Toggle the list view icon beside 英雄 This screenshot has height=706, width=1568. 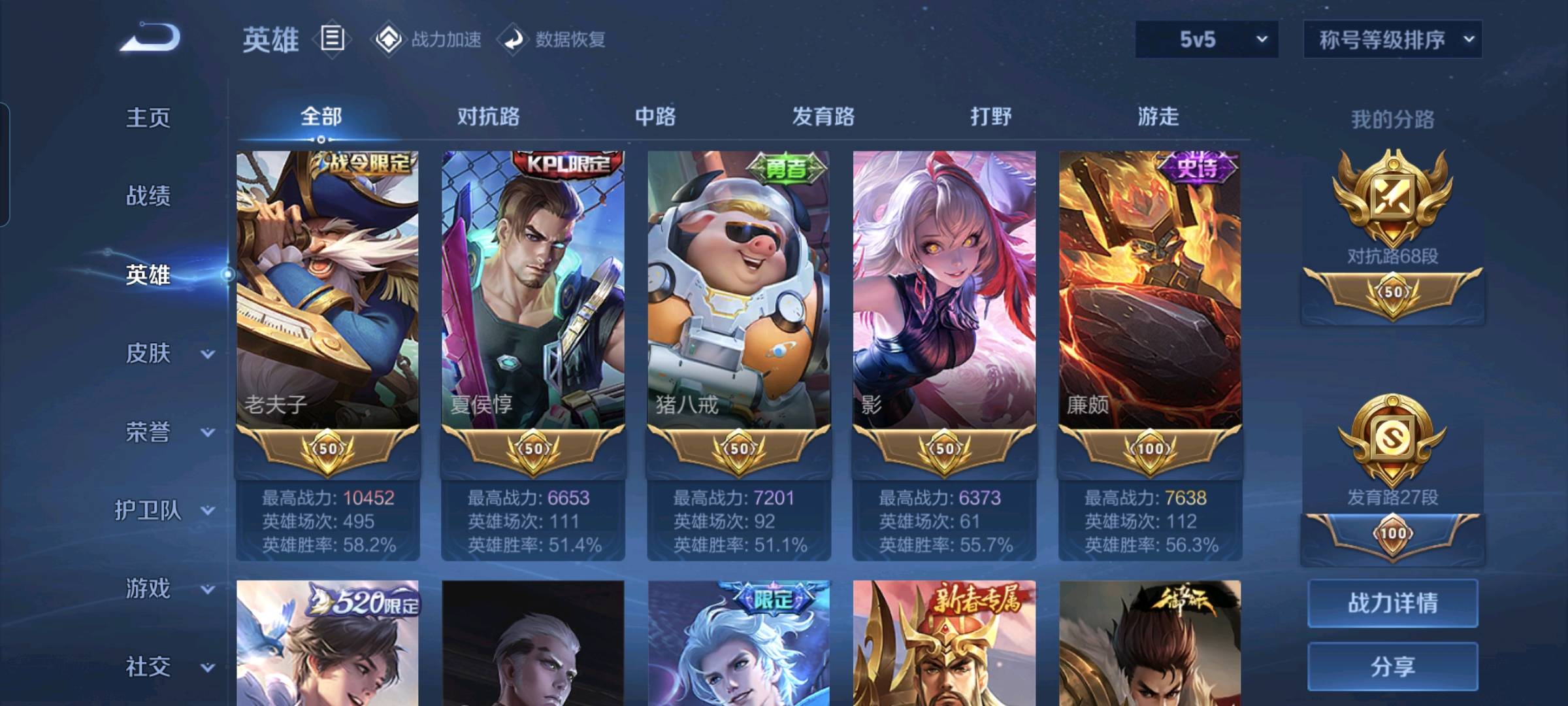332,39
